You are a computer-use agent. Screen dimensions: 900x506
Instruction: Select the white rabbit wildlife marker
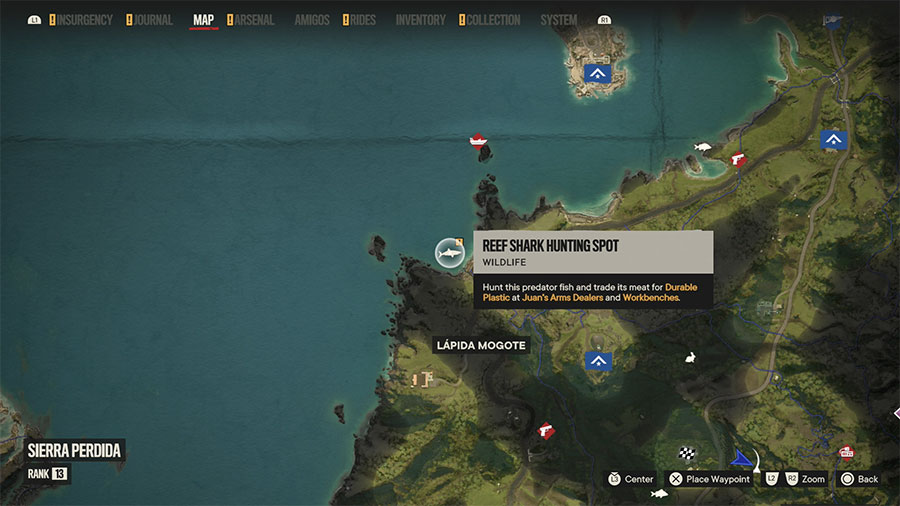690,357
